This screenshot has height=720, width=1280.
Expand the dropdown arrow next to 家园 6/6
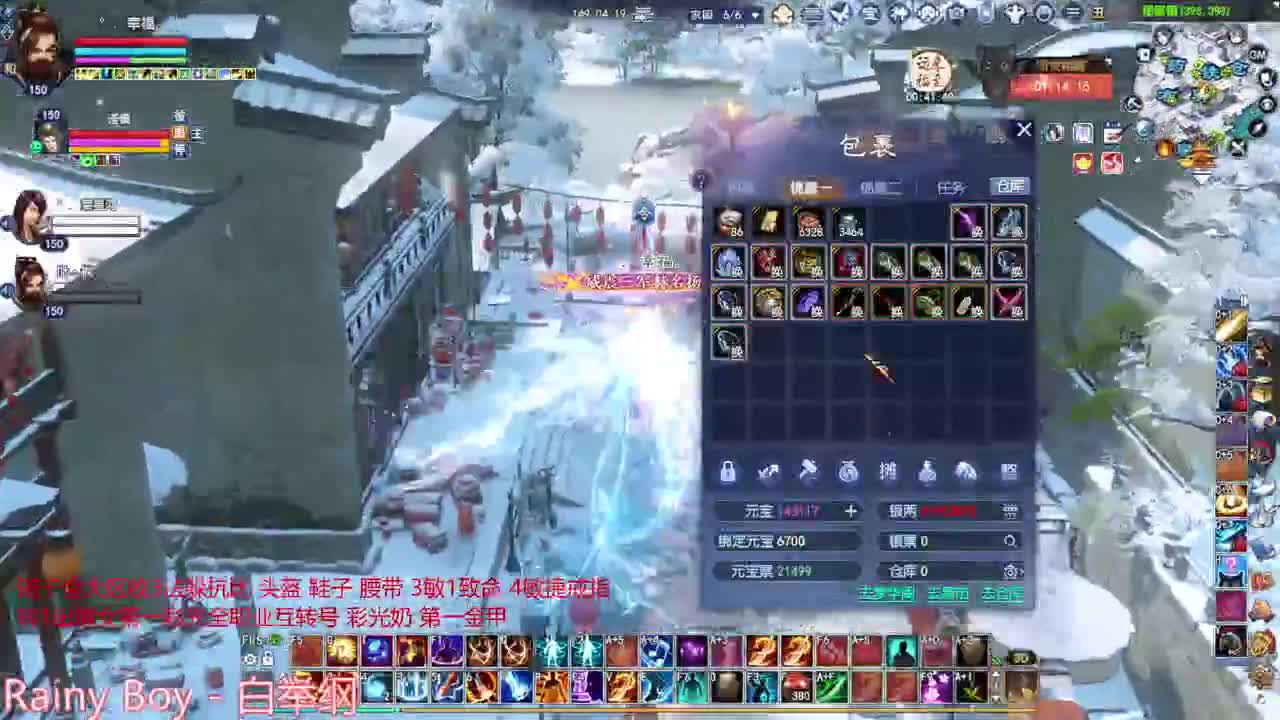(755, 14)
